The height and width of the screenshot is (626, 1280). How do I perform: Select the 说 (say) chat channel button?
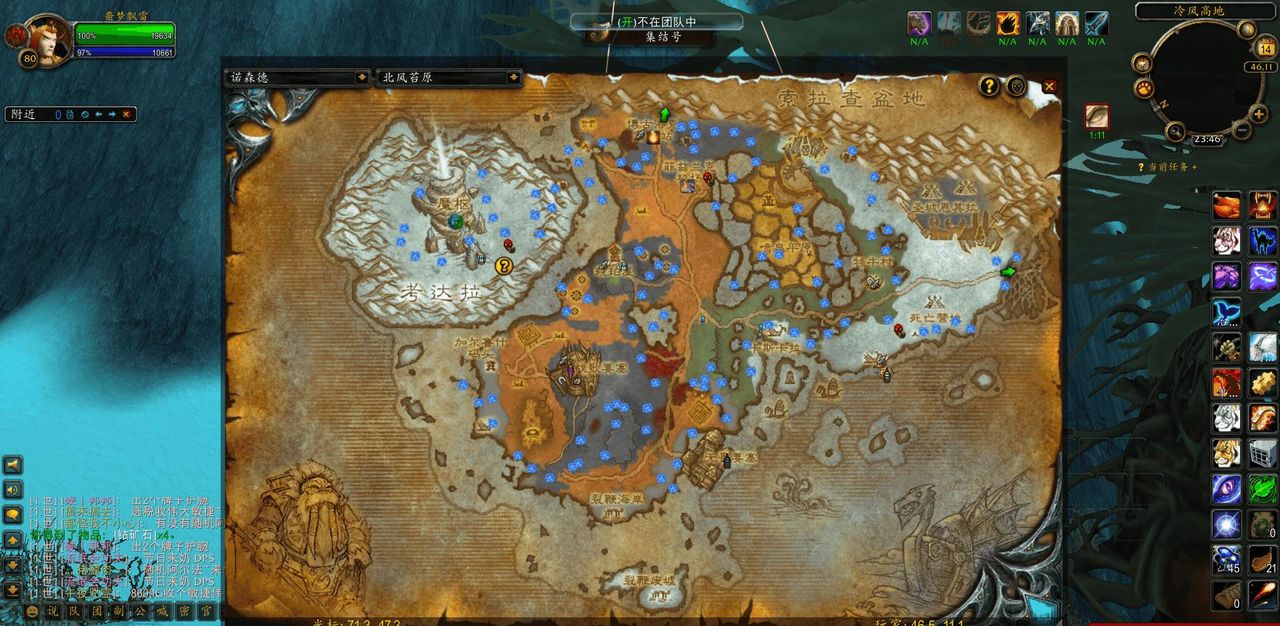click(x=53, y=610)
